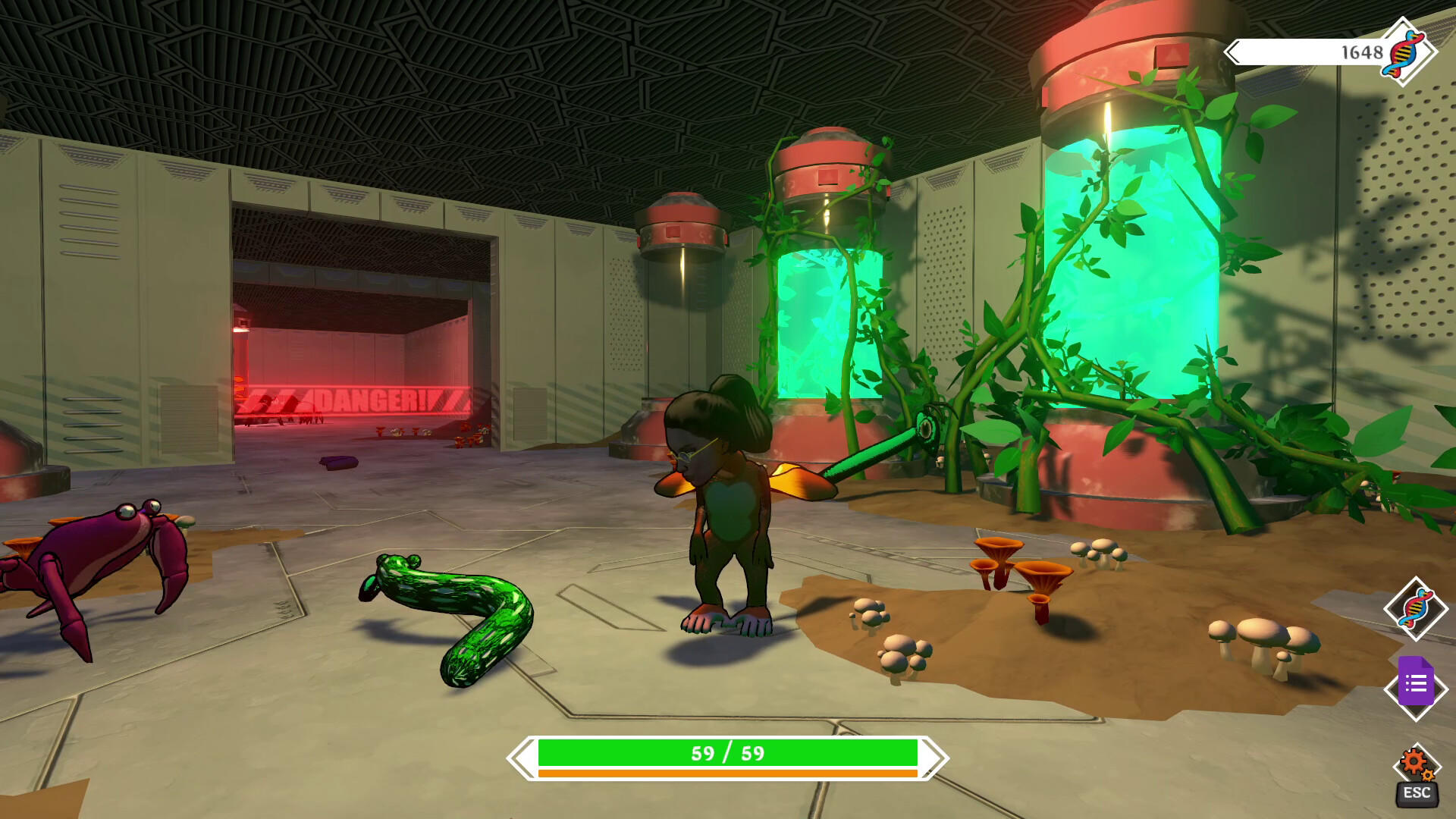Open the purple list document icon
Screen dimensions: 1456x819
coord(1415,684)
